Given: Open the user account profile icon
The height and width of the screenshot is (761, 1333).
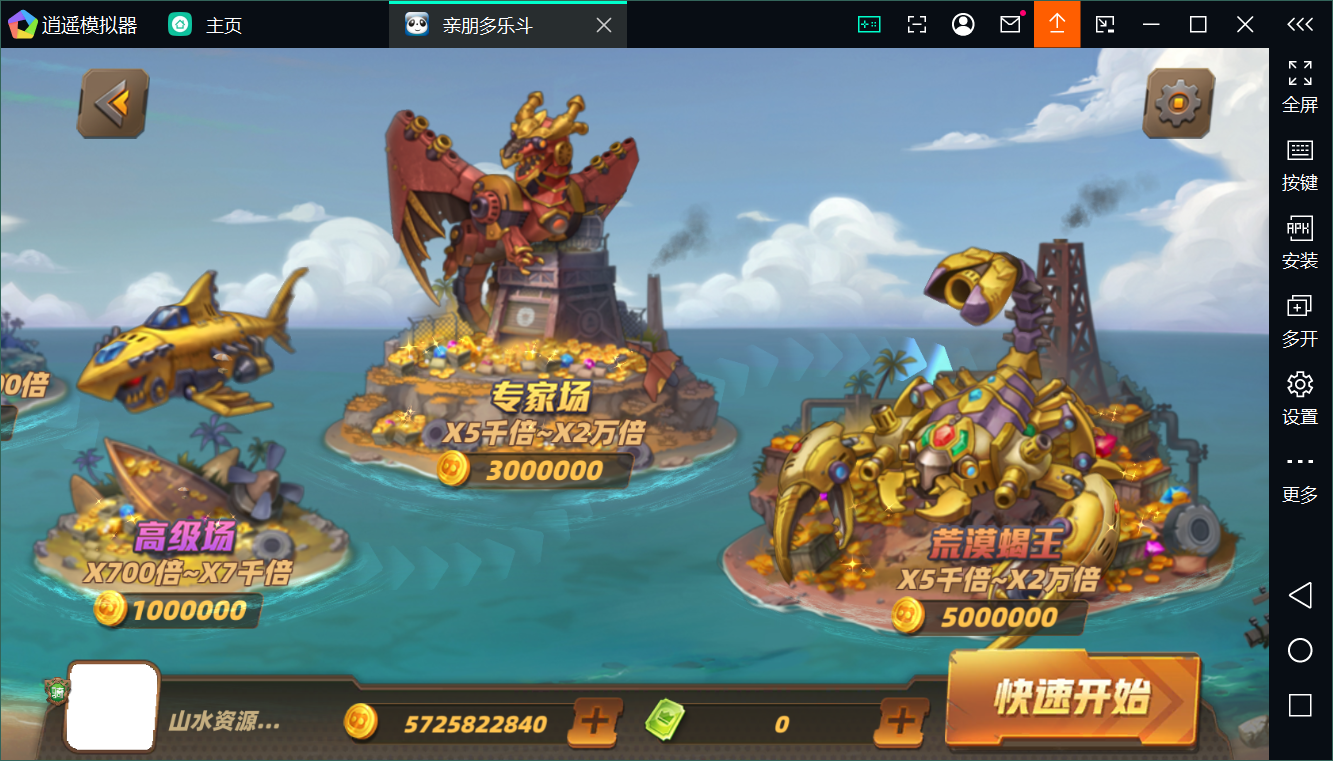Looking at the screenshot, I should pos(963,24).
